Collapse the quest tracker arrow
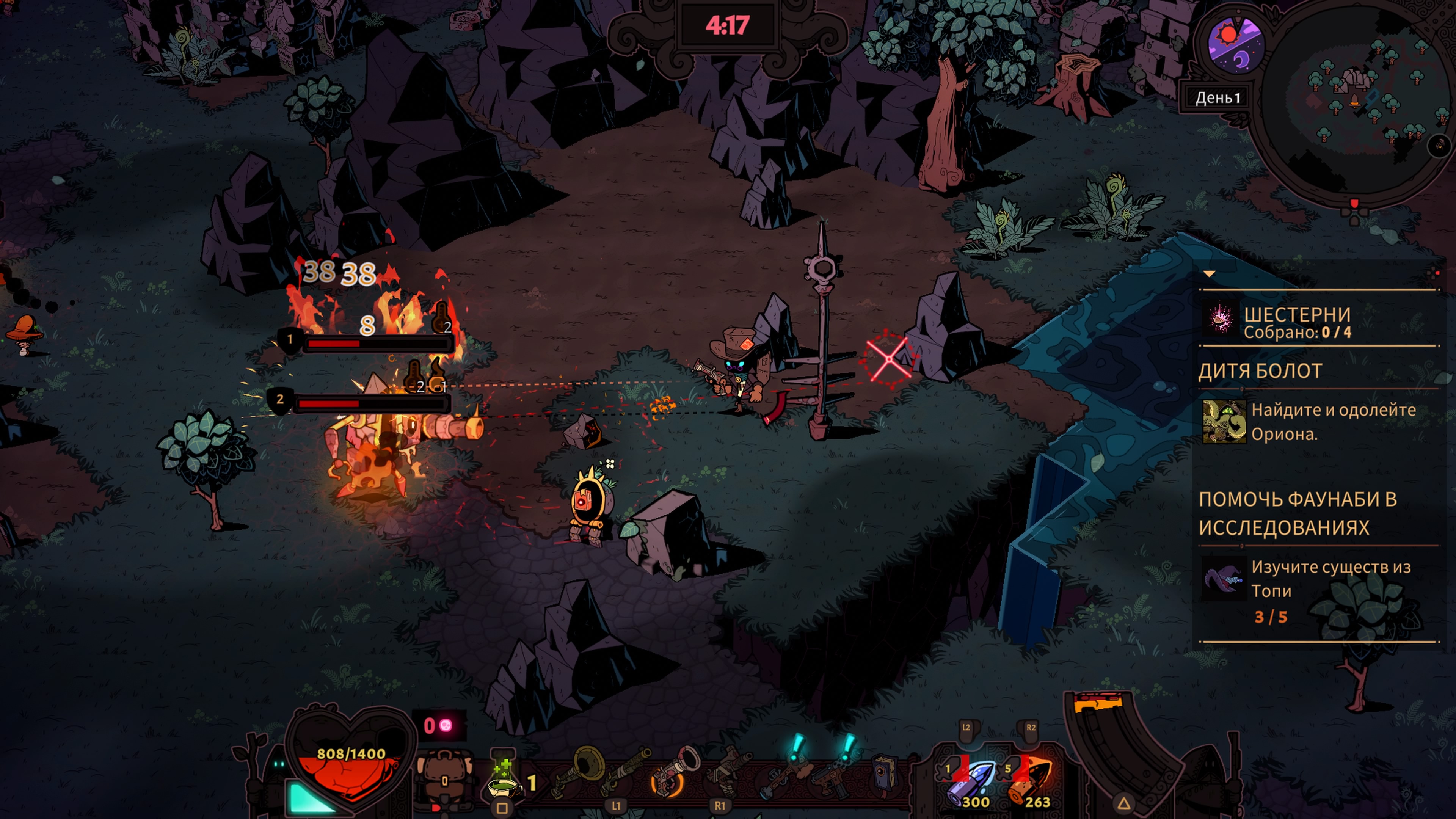This screenshot has height=819, width=1456. click(x=1209, y=274)
